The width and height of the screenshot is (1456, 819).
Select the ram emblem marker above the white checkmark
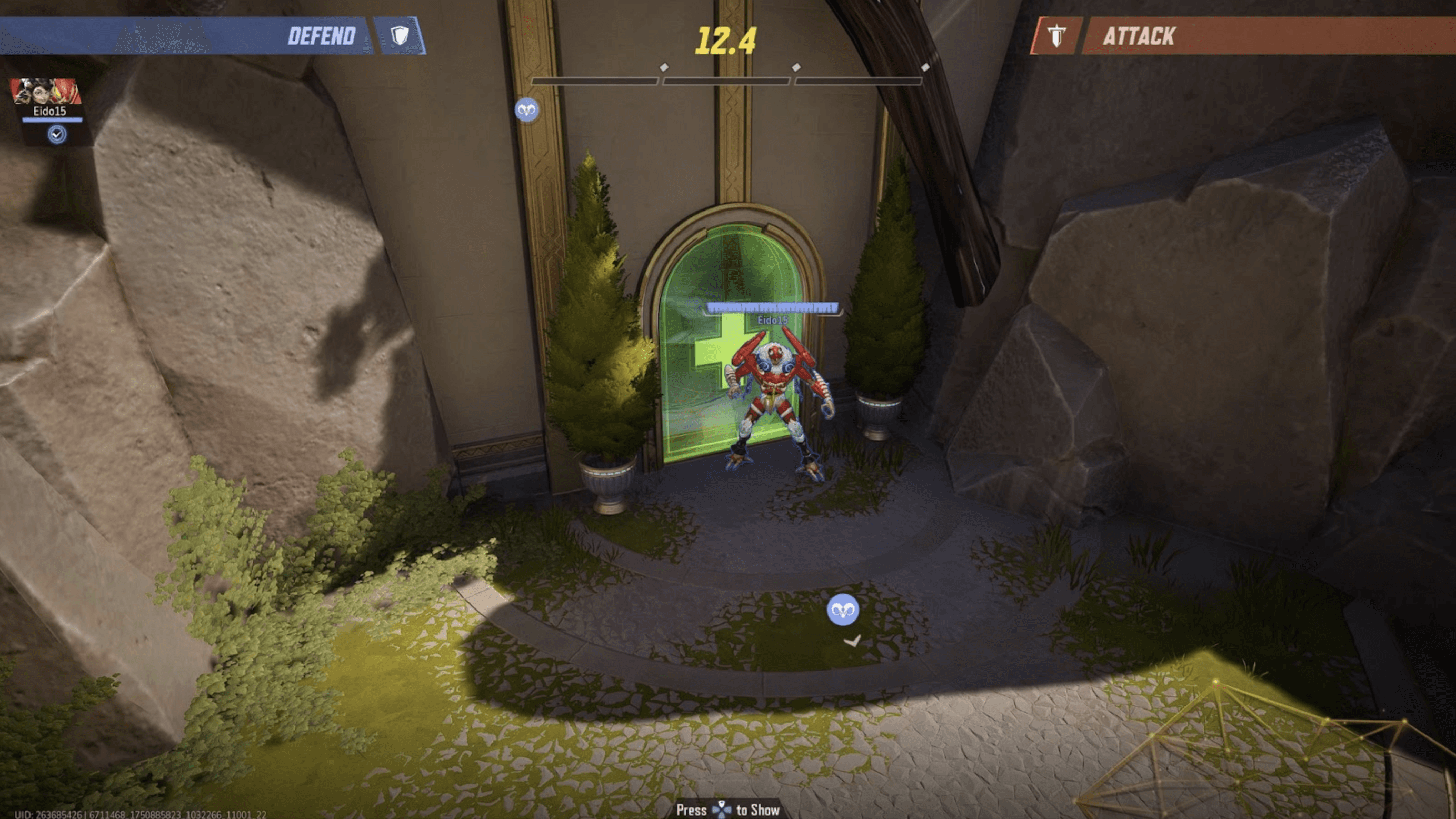[843, 610]
